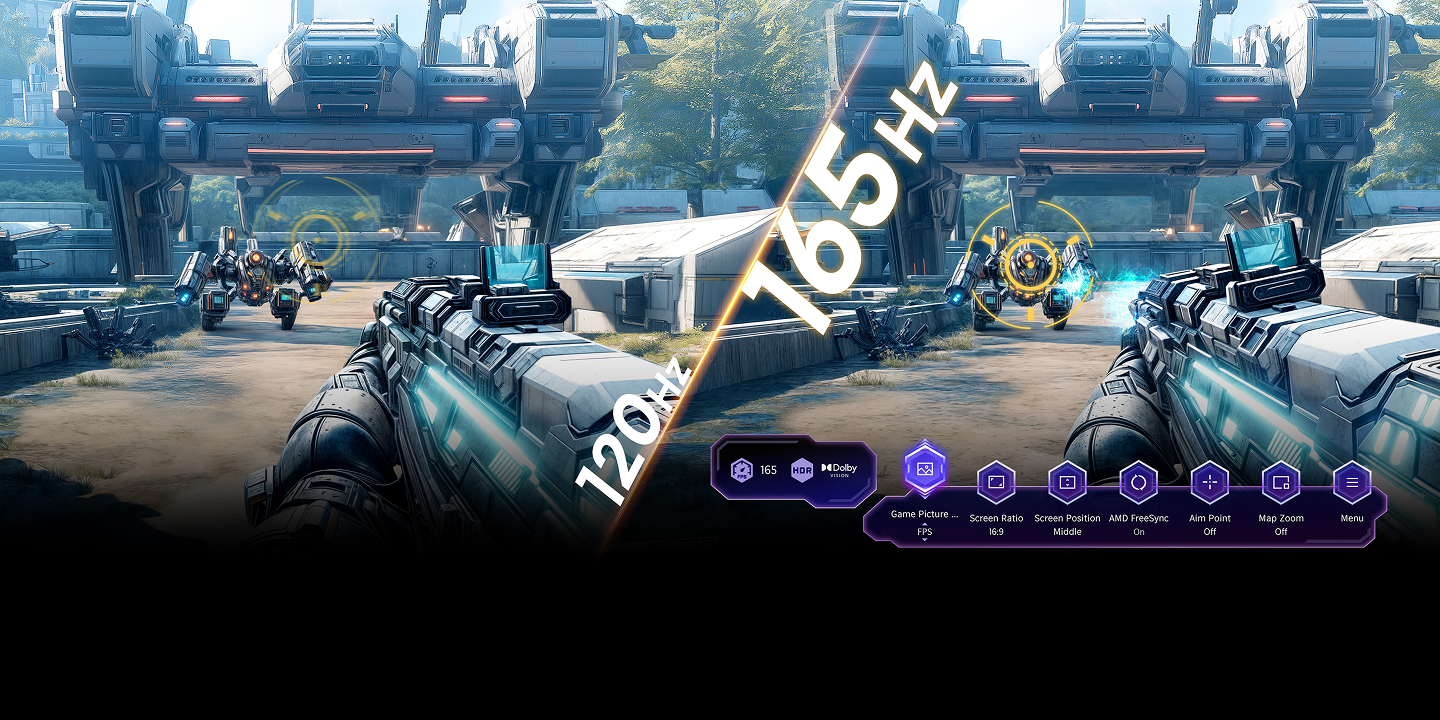The height and width of the screenshot is (720, 1440).
Task: Open the game bar Menu
Action: tap(1352, 483)
